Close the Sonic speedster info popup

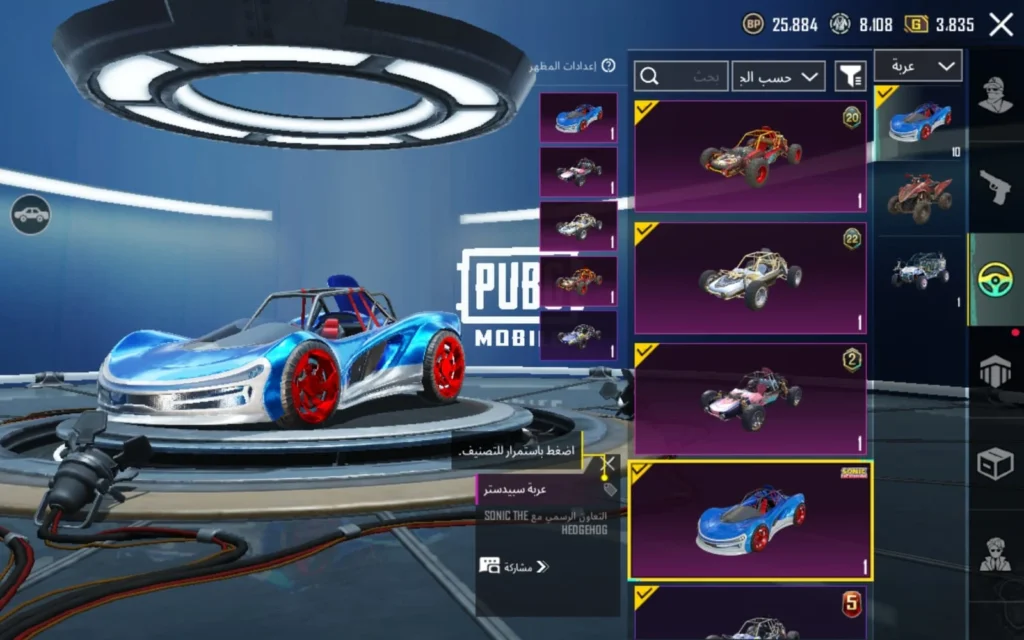tap(607, 464)
